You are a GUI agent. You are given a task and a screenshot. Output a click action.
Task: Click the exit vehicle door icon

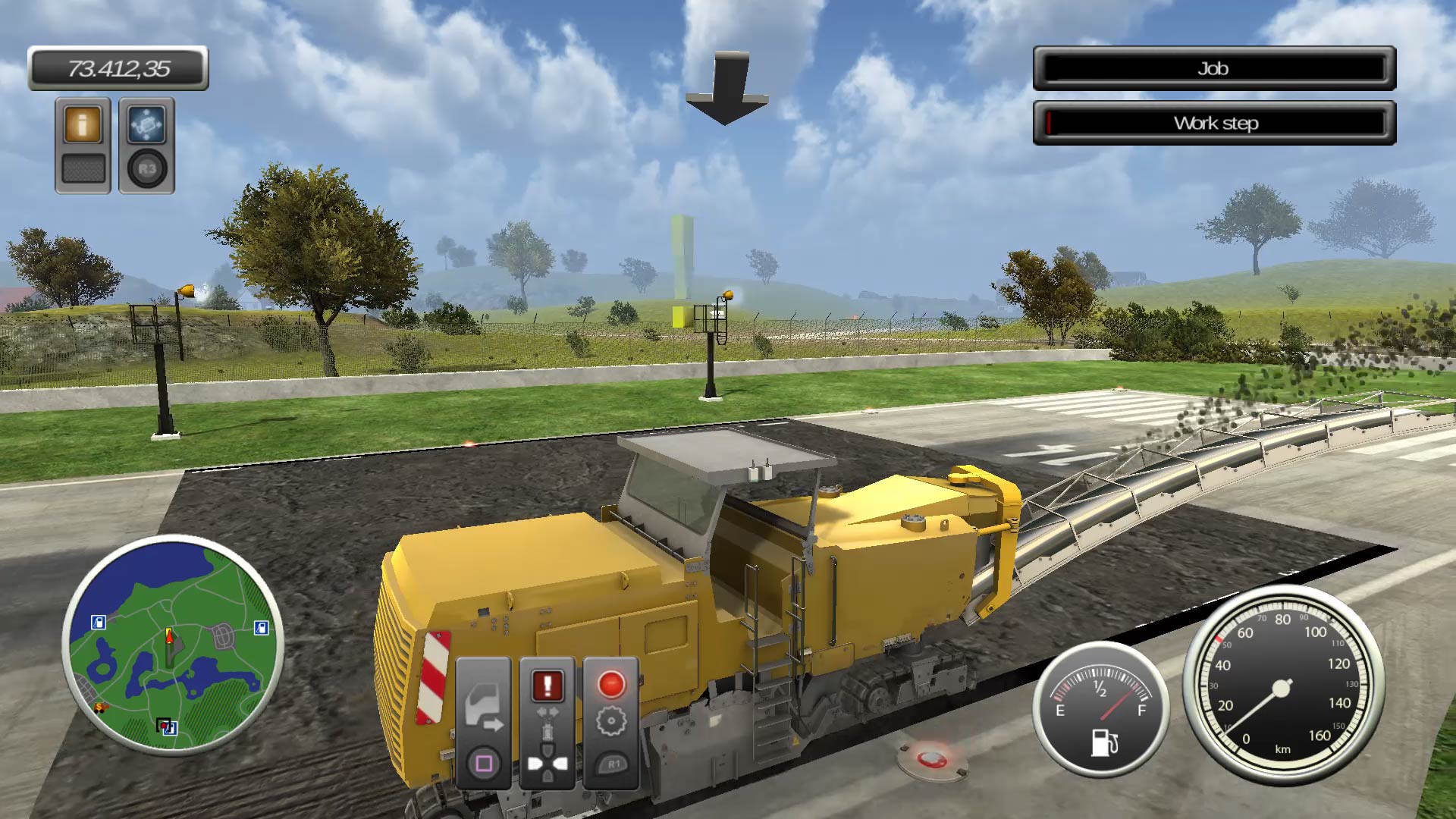(485, 704)
